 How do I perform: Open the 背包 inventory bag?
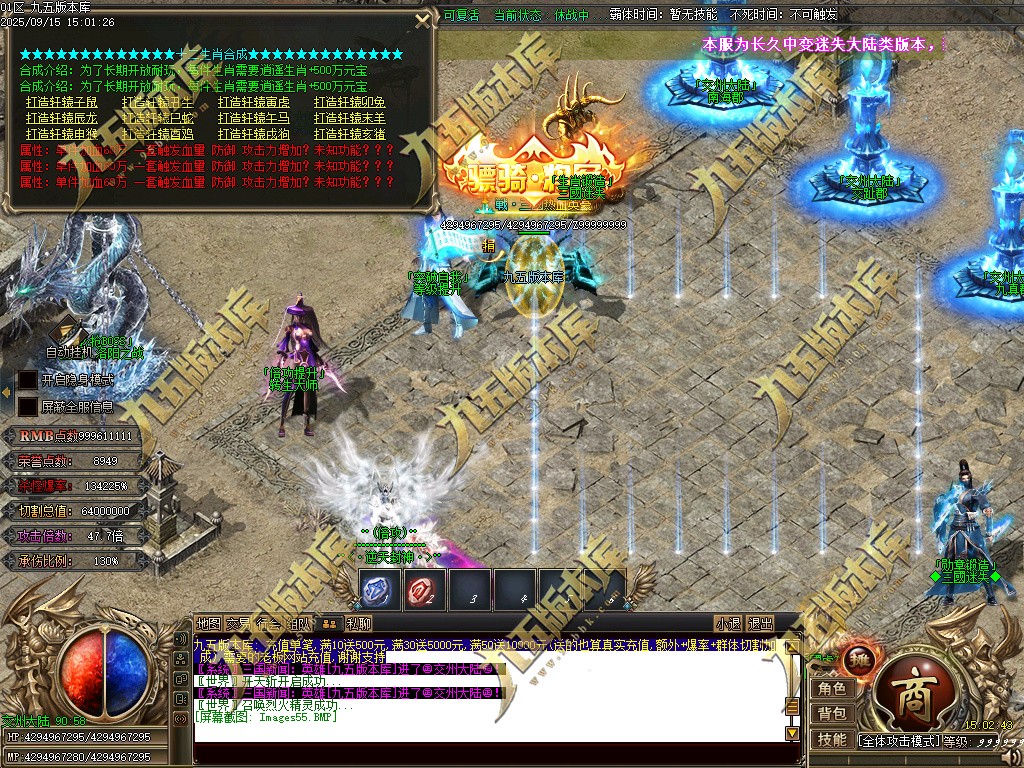[x=832, y=714]
